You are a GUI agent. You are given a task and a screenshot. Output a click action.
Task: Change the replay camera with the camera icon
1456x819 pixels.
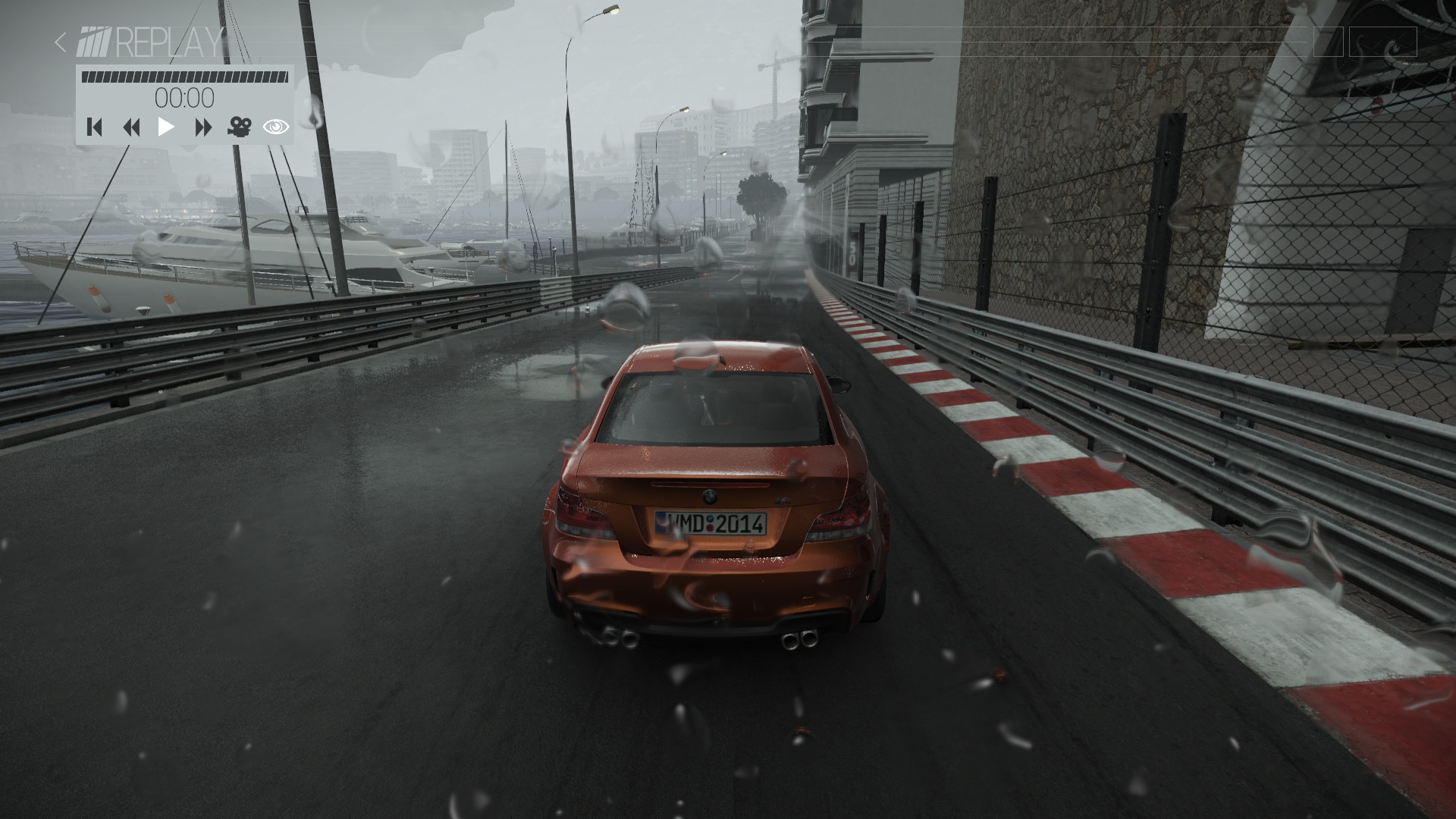[239, 127]
